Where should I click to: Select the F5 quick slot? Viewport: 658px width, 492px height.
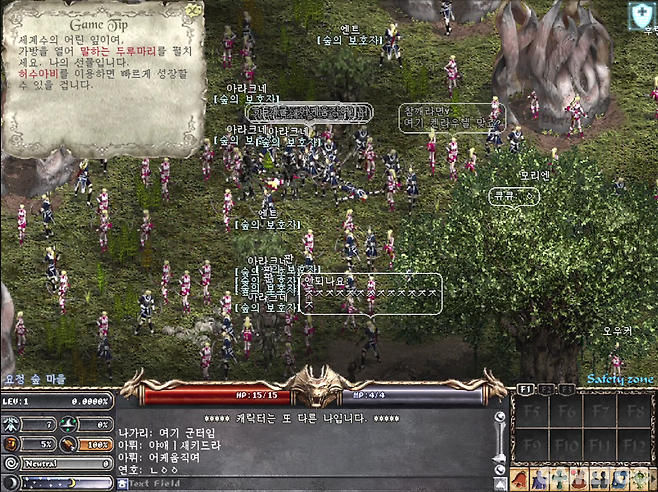530,410
